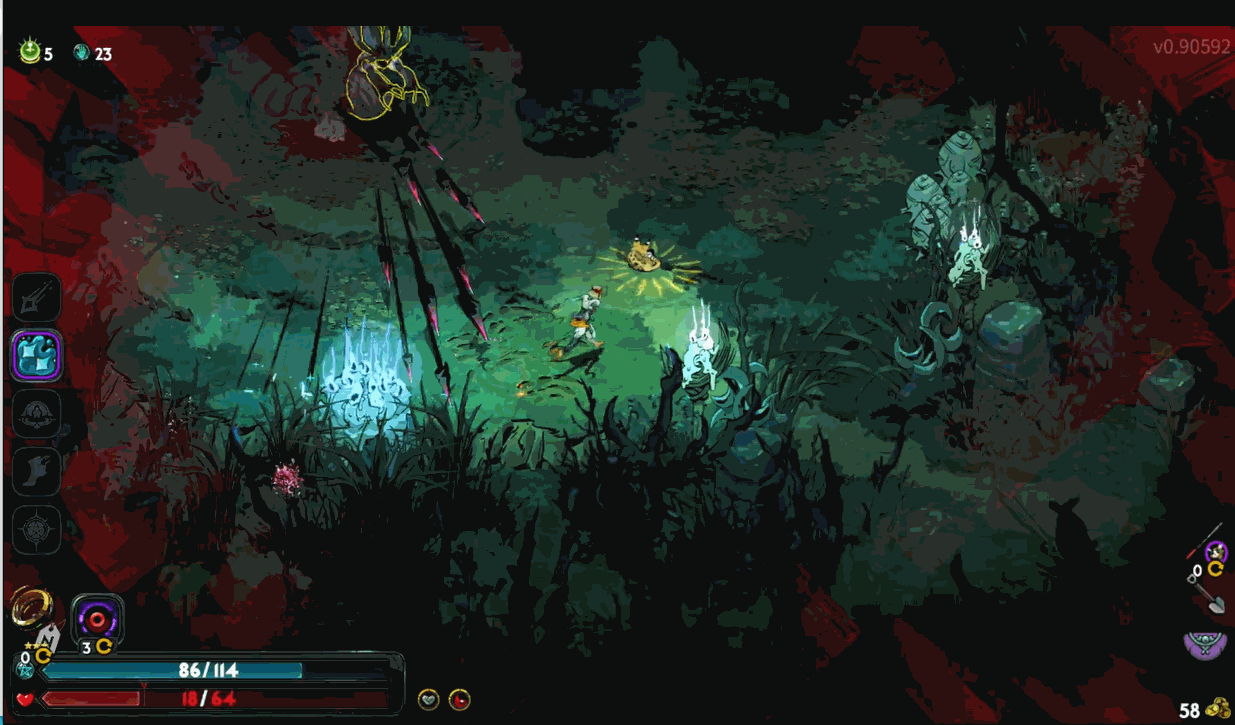Click the silver heart status icon

point(428,699)
